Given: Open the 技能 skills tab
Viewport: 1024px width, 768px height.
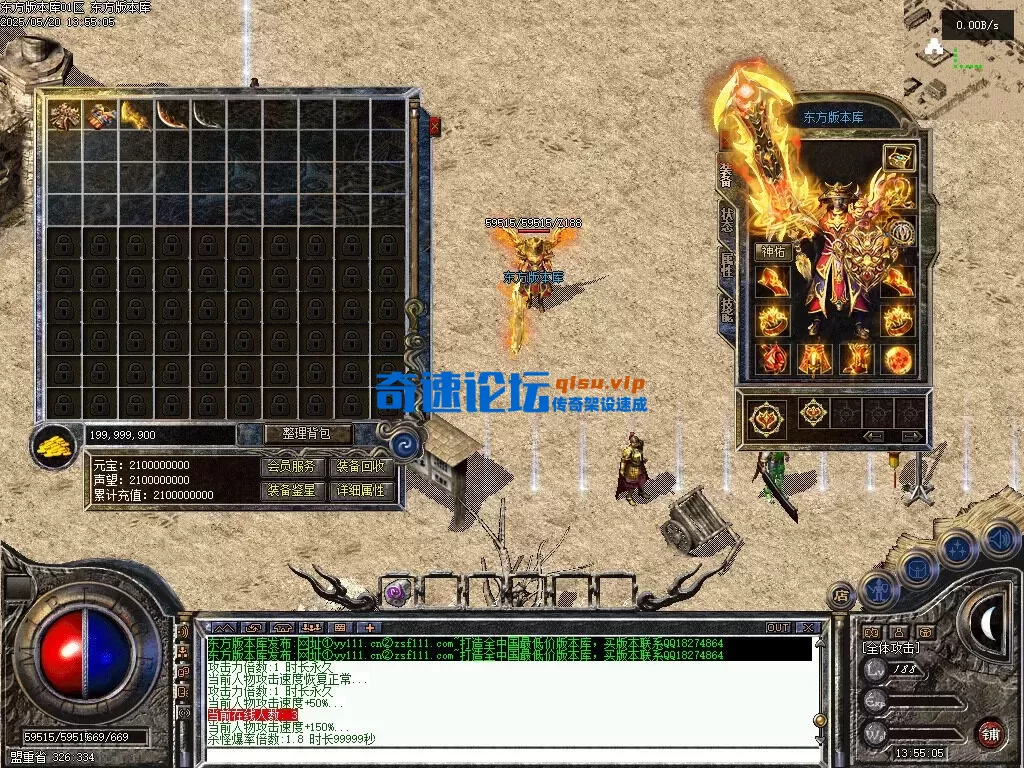Looking at the screenshot, I should (727, 310).
